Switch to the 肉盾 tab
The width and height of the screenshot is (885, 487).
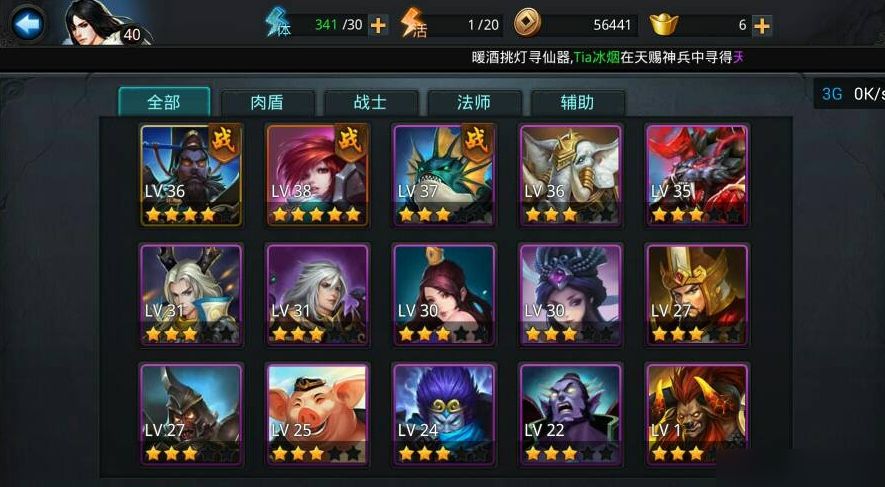point(267,102)
